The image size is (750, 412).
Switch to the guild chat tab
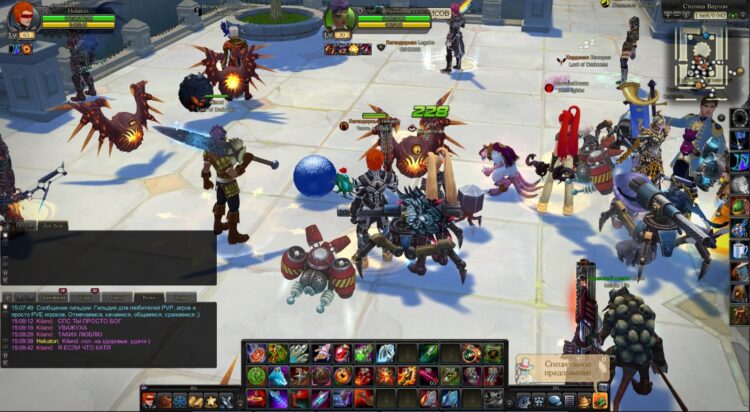(148, 296)
